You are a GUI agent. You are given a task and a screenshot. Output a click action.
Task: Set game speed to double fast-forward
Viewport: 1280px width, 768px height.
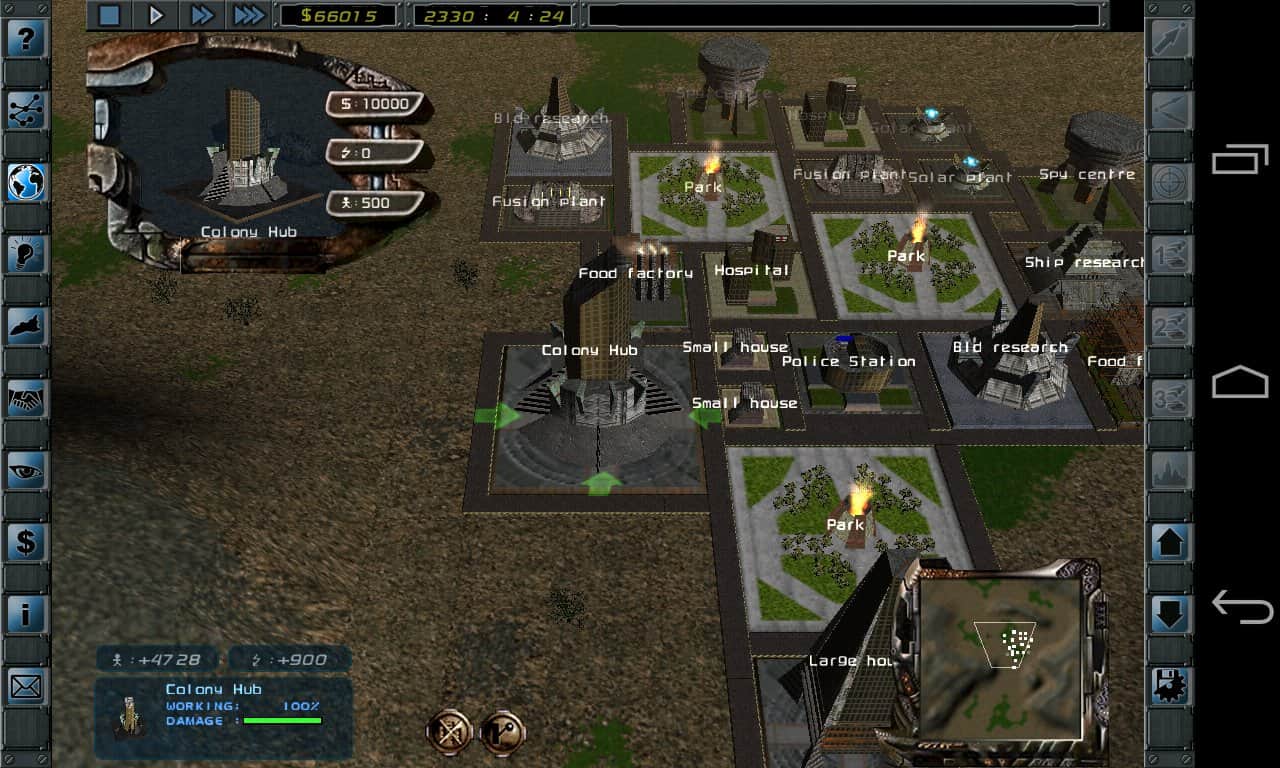(202, 15)
